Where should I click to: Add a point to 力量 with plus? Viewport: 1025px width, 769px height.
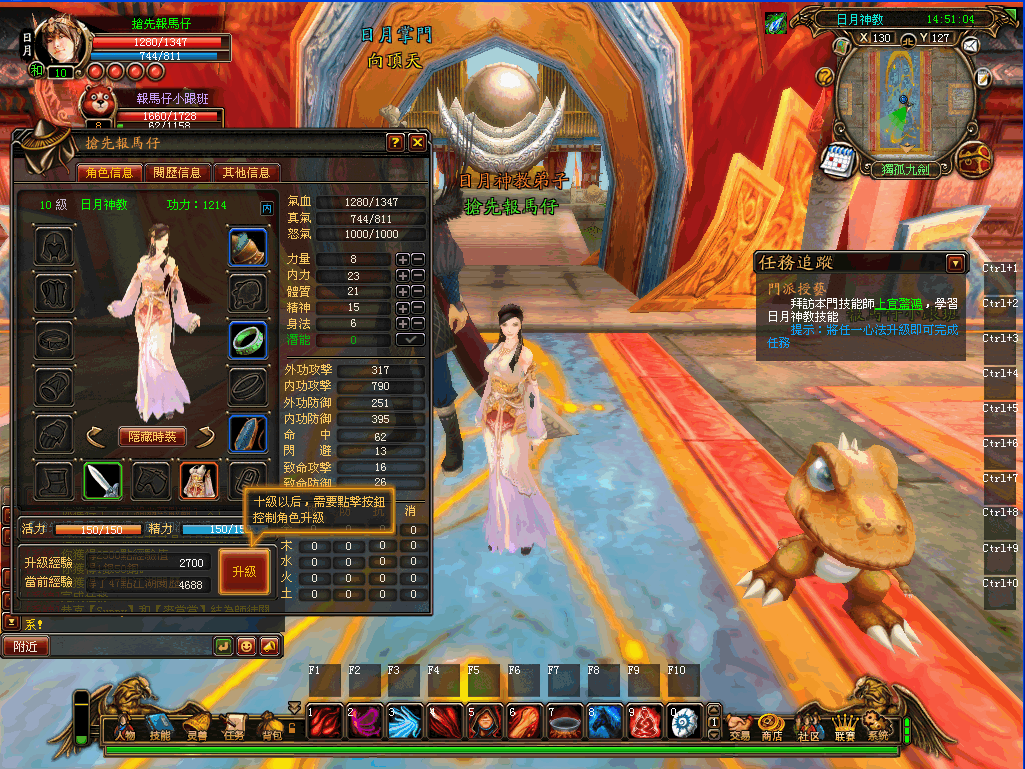click(x=402, y=260)
